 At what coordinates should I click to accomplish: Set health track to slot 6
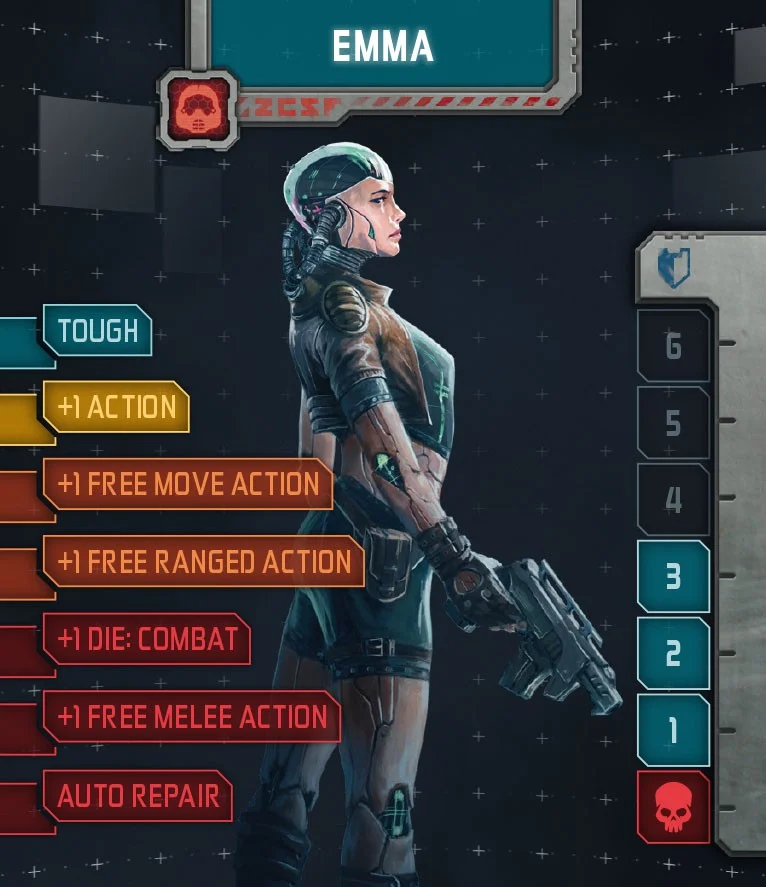(673, 346)
